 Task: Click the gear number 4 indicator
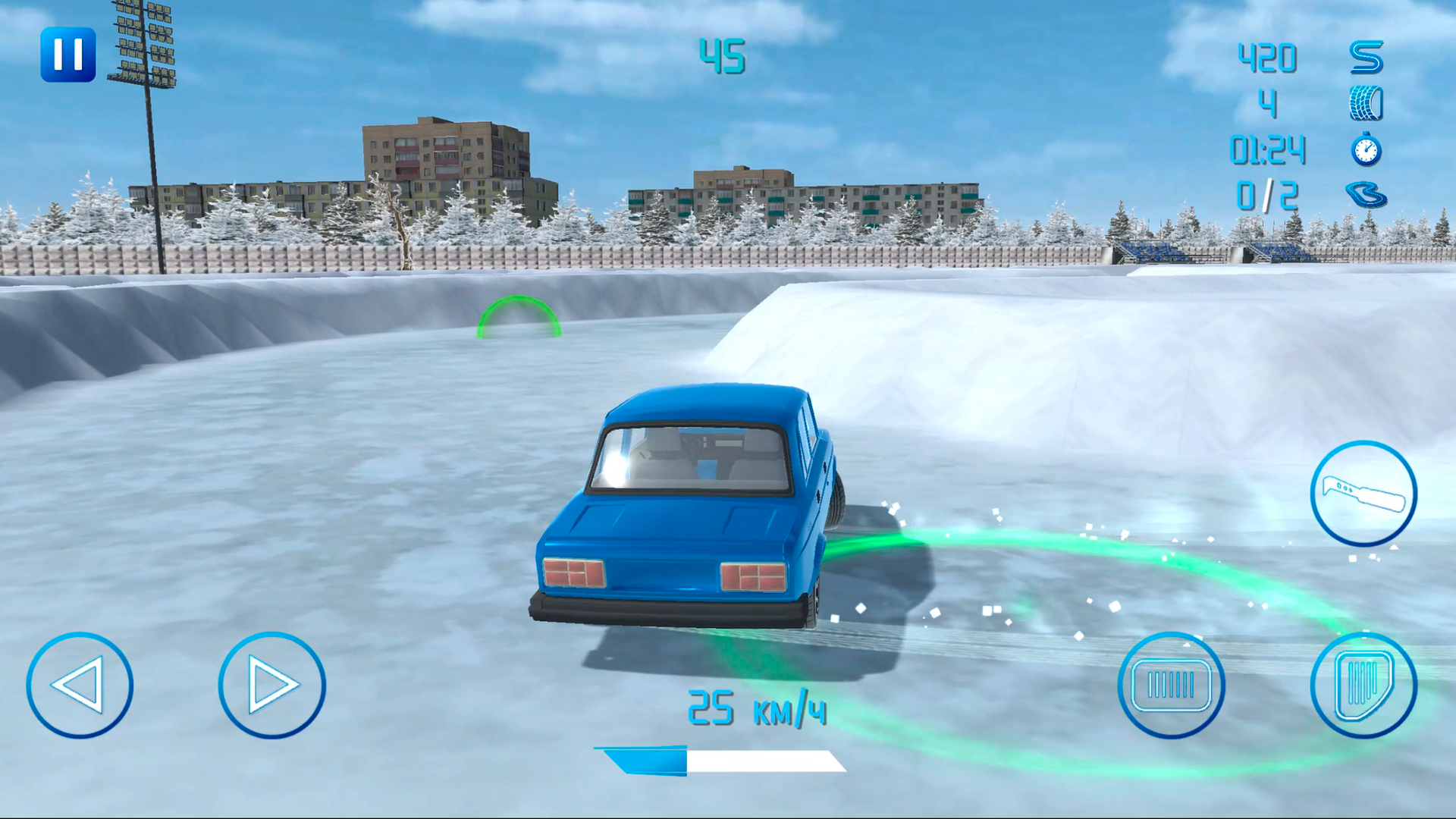click(1269, 106)
